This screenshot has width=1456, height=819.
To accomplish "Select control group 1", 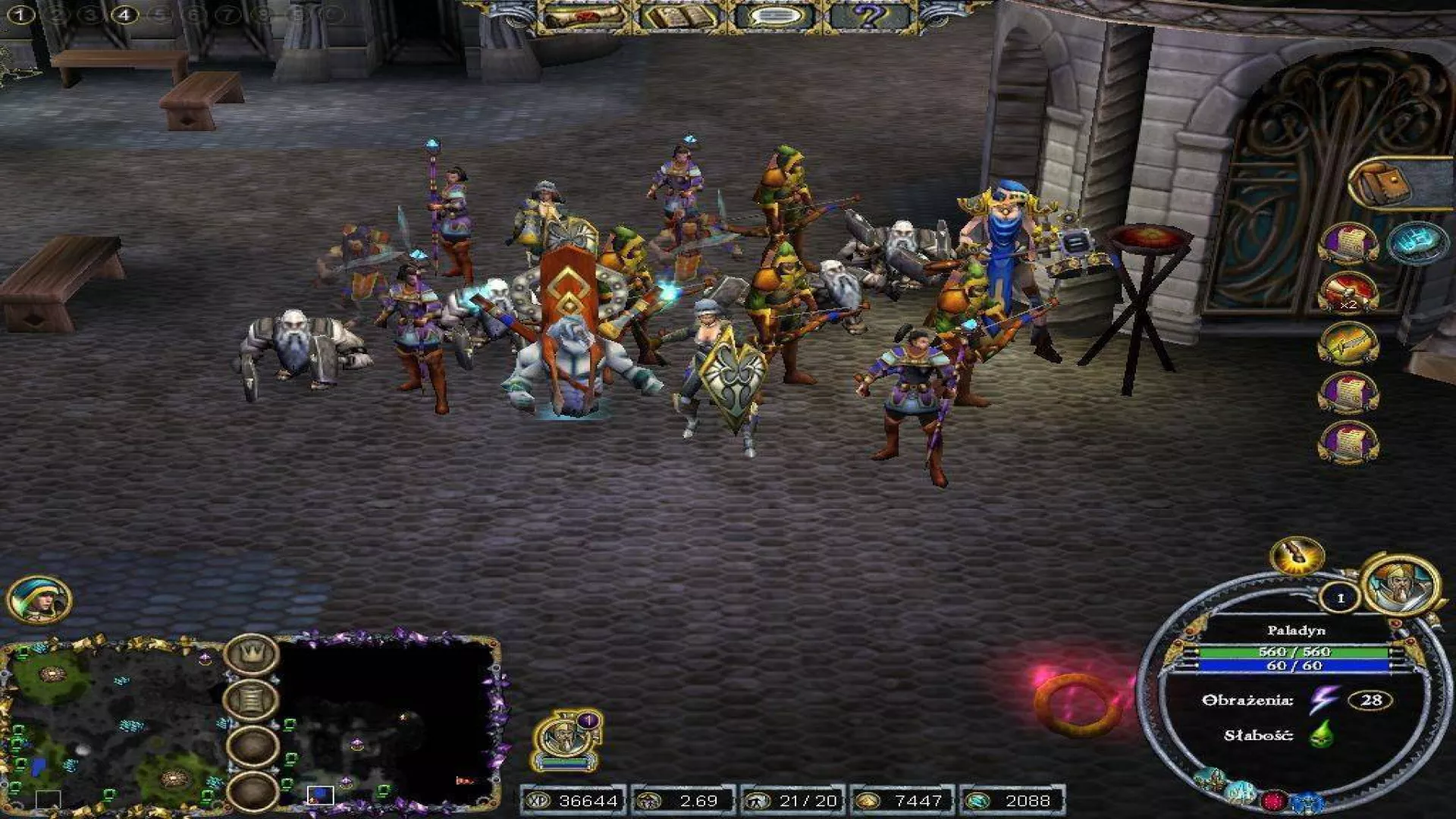I will coord(20,14).
